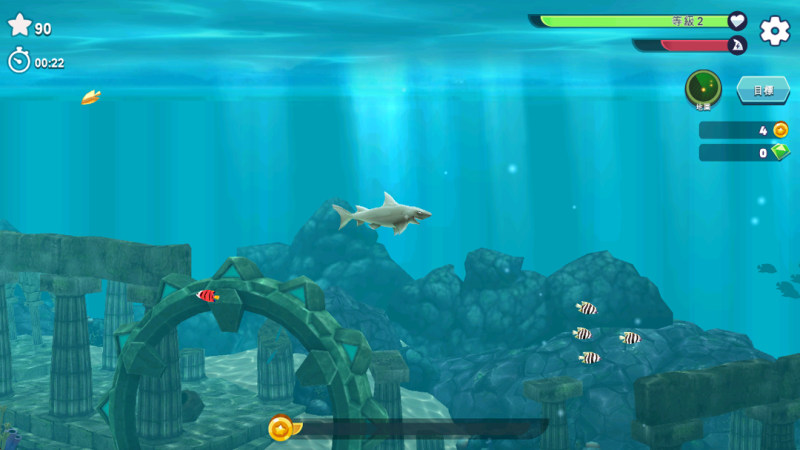Screen dimensions: 800x450
Task: Open the 目標 objectives panel
Action: coord(762,90)
